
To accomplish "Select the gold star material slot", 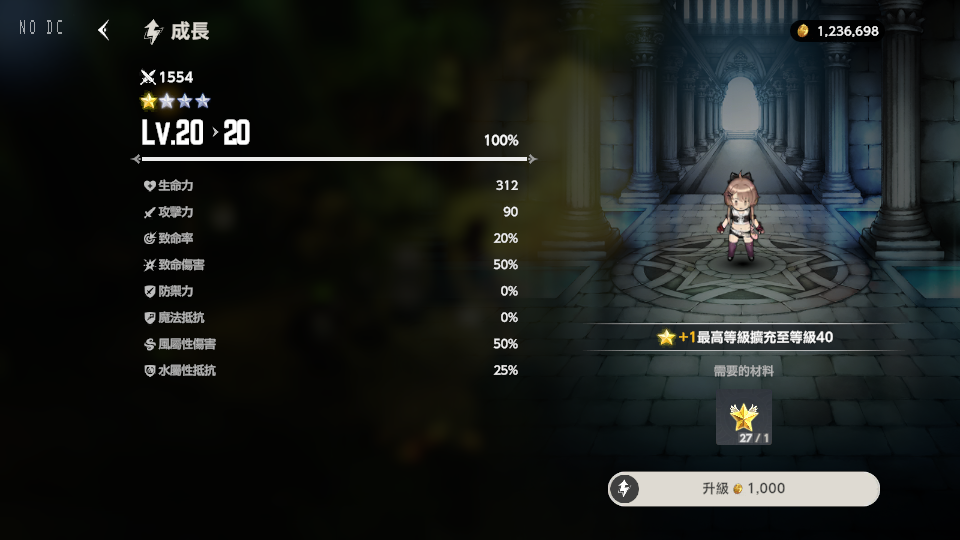I will (x=744, y=418).
